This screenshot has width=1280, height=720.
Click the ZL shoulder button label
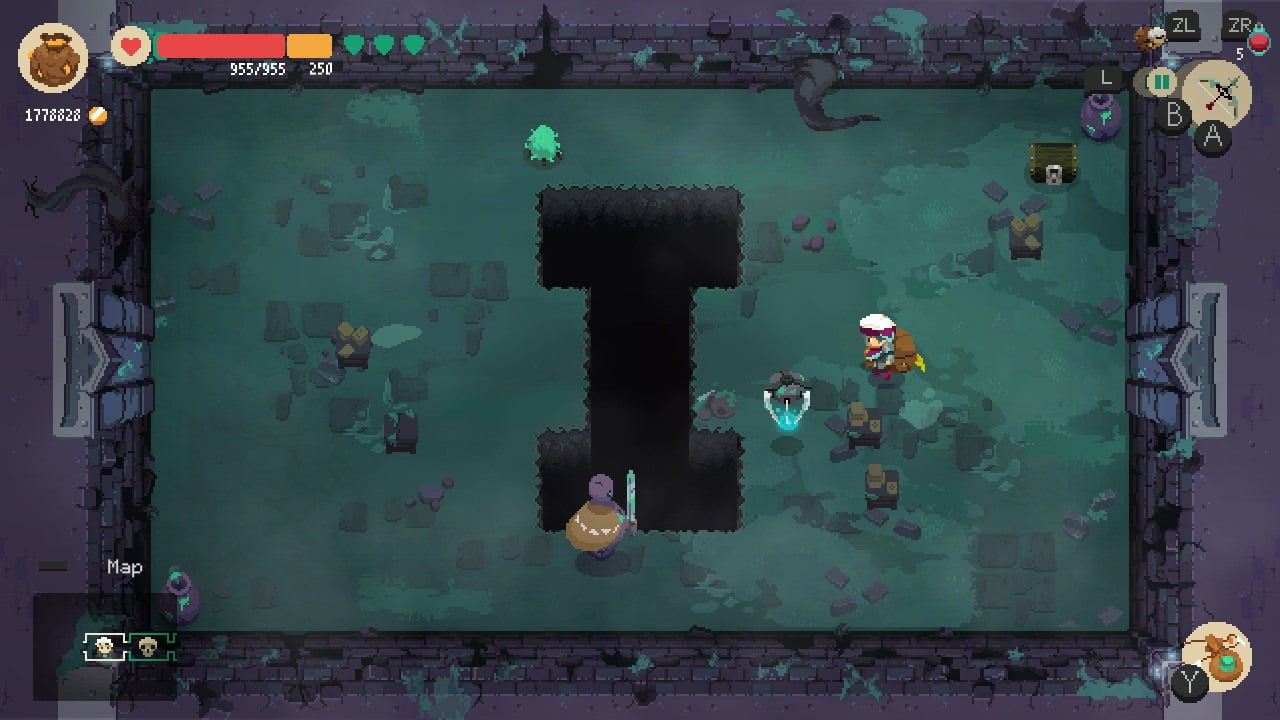(x=1184, y=26)
